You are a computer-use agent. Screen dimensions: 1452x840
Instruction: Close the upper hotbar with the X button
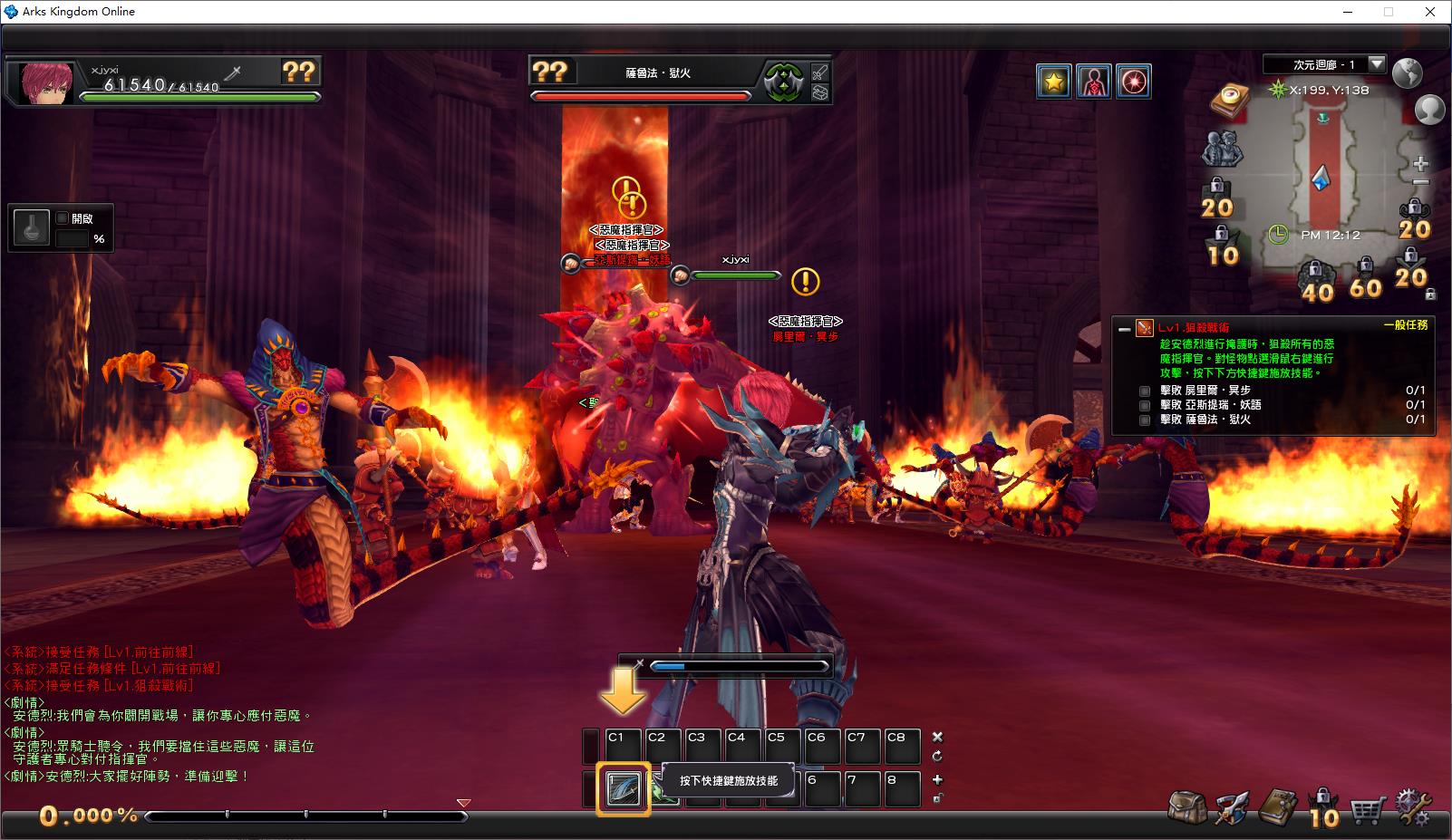[x=937, y=737]
